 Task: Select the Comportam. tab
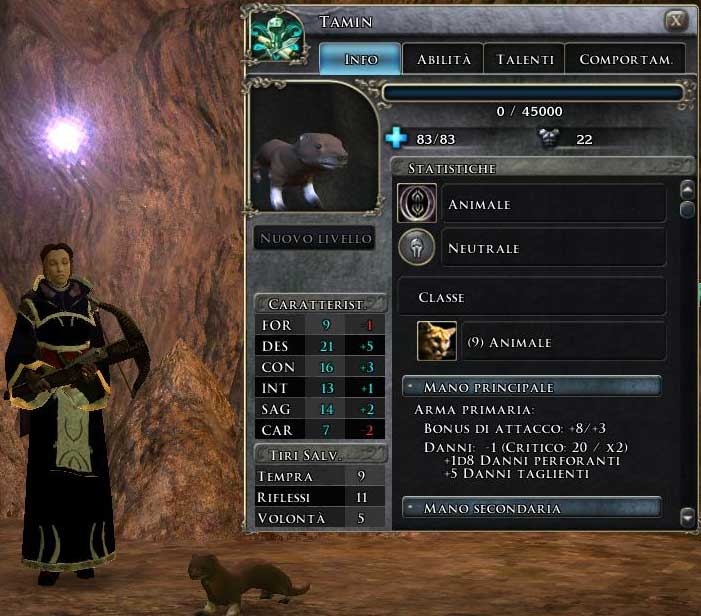tap(626, 59)
